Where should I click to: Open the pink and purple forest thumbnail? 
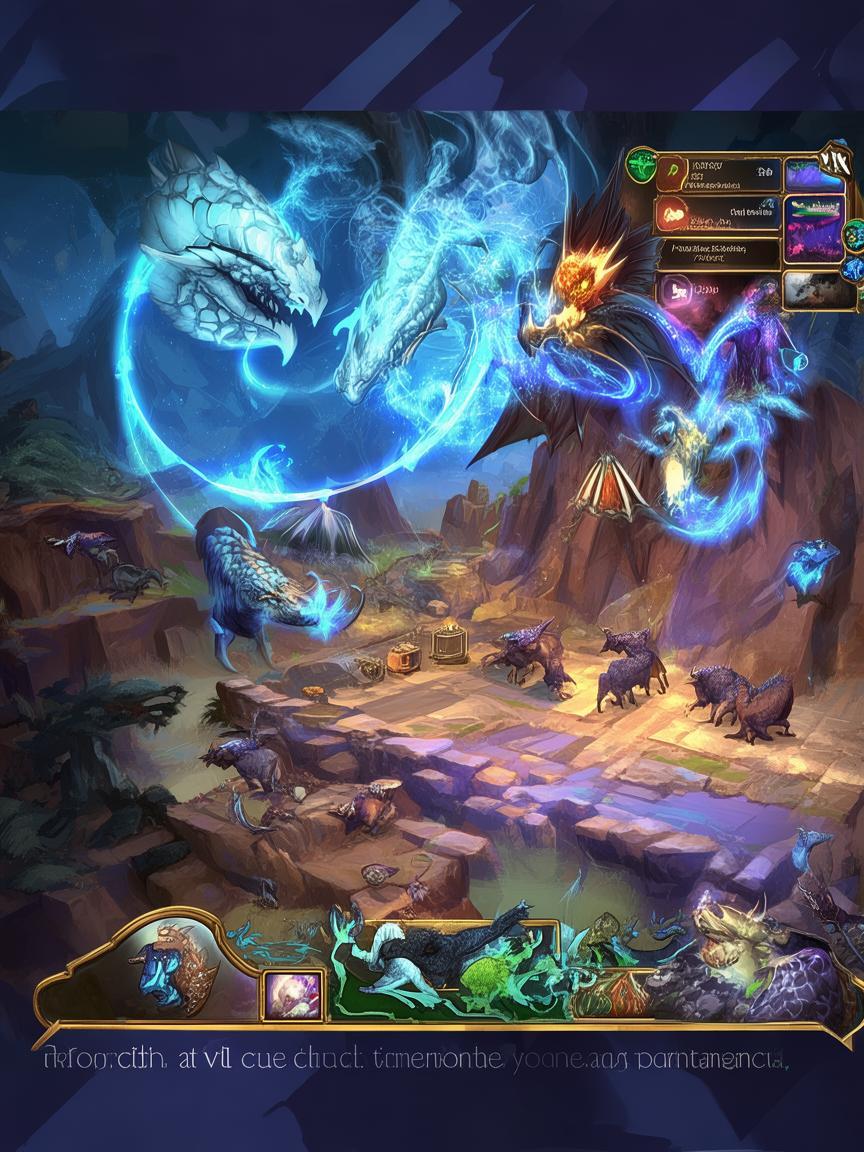pyautogui.click(x=814, y=228)
